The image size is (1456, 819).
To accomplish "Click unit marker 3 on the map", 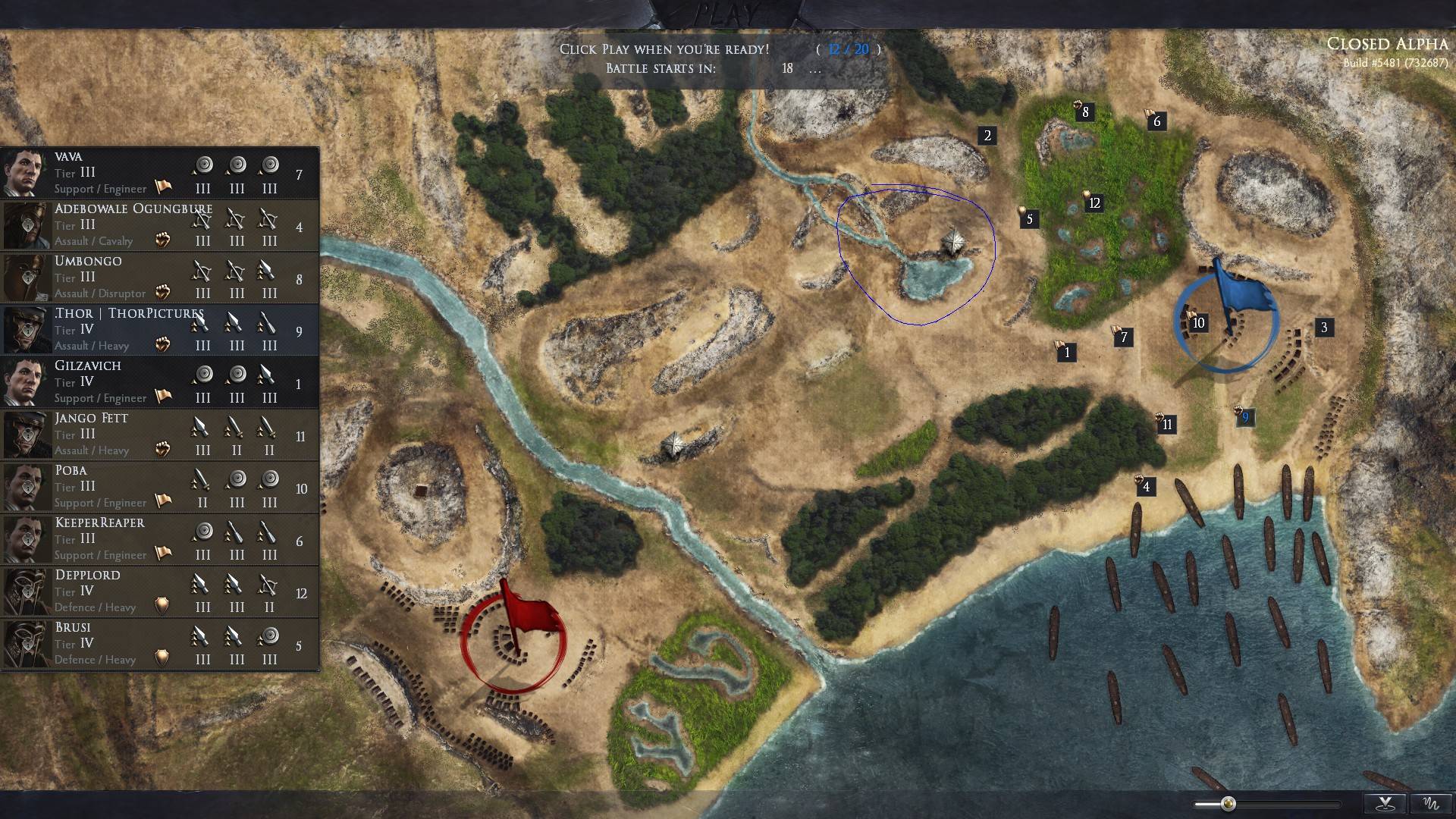I will (x=1324, y=328).
